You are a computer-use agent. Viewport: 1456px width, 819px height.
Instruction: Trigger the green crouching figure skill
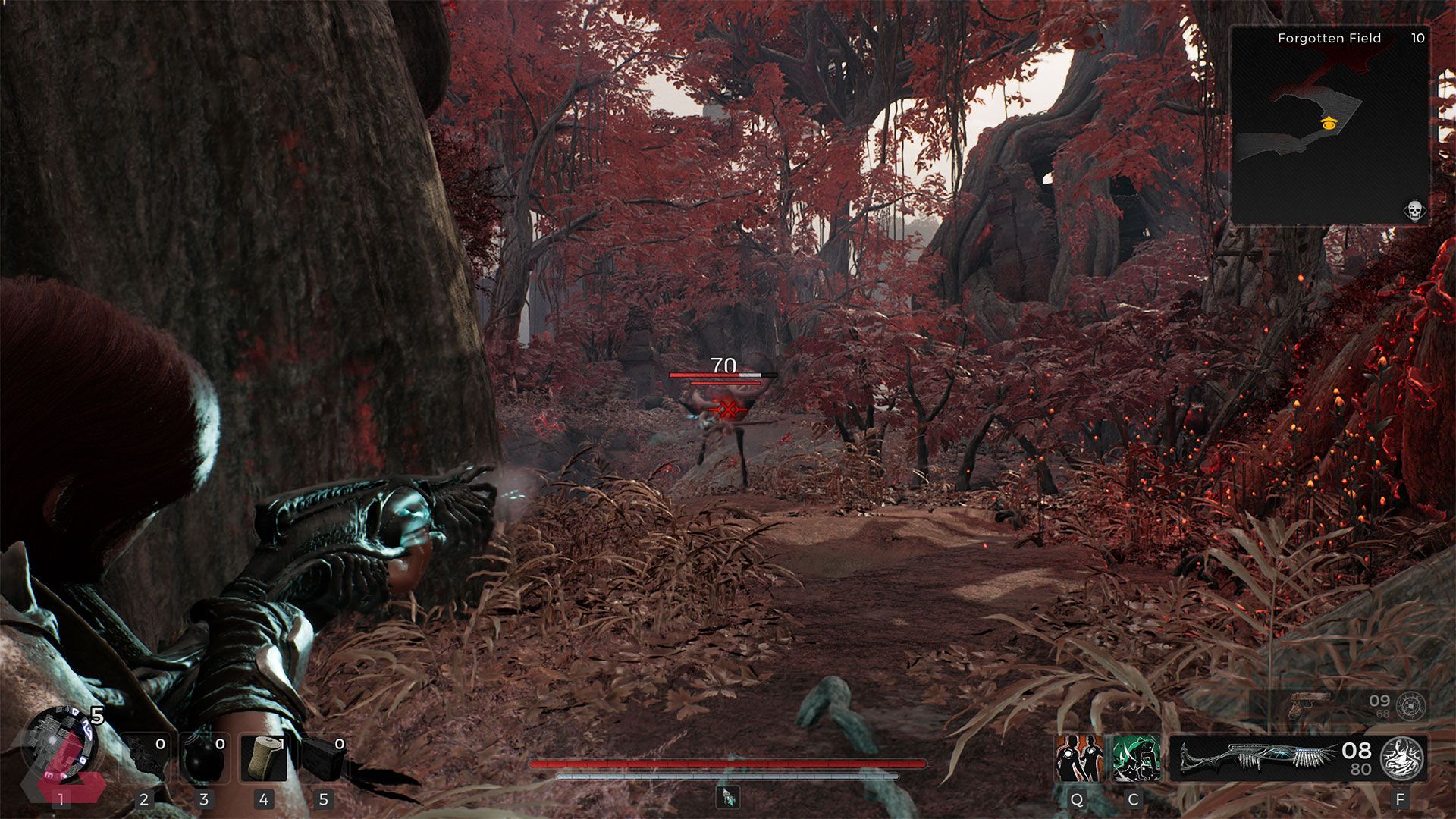[1136, 758]
